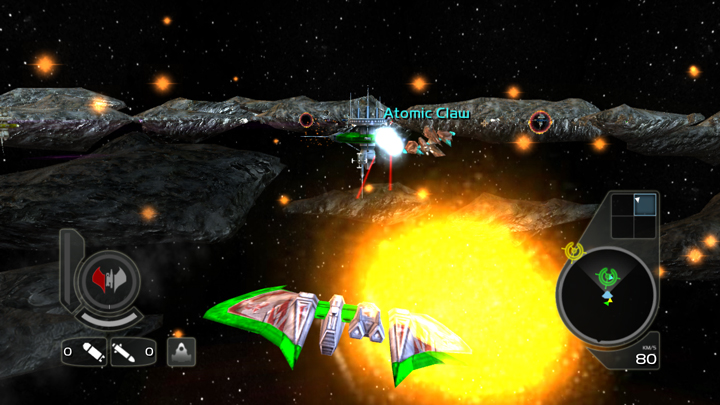Select the yellow target marker beside radar
The image size is (720, 405).
[x=575, y=251]
